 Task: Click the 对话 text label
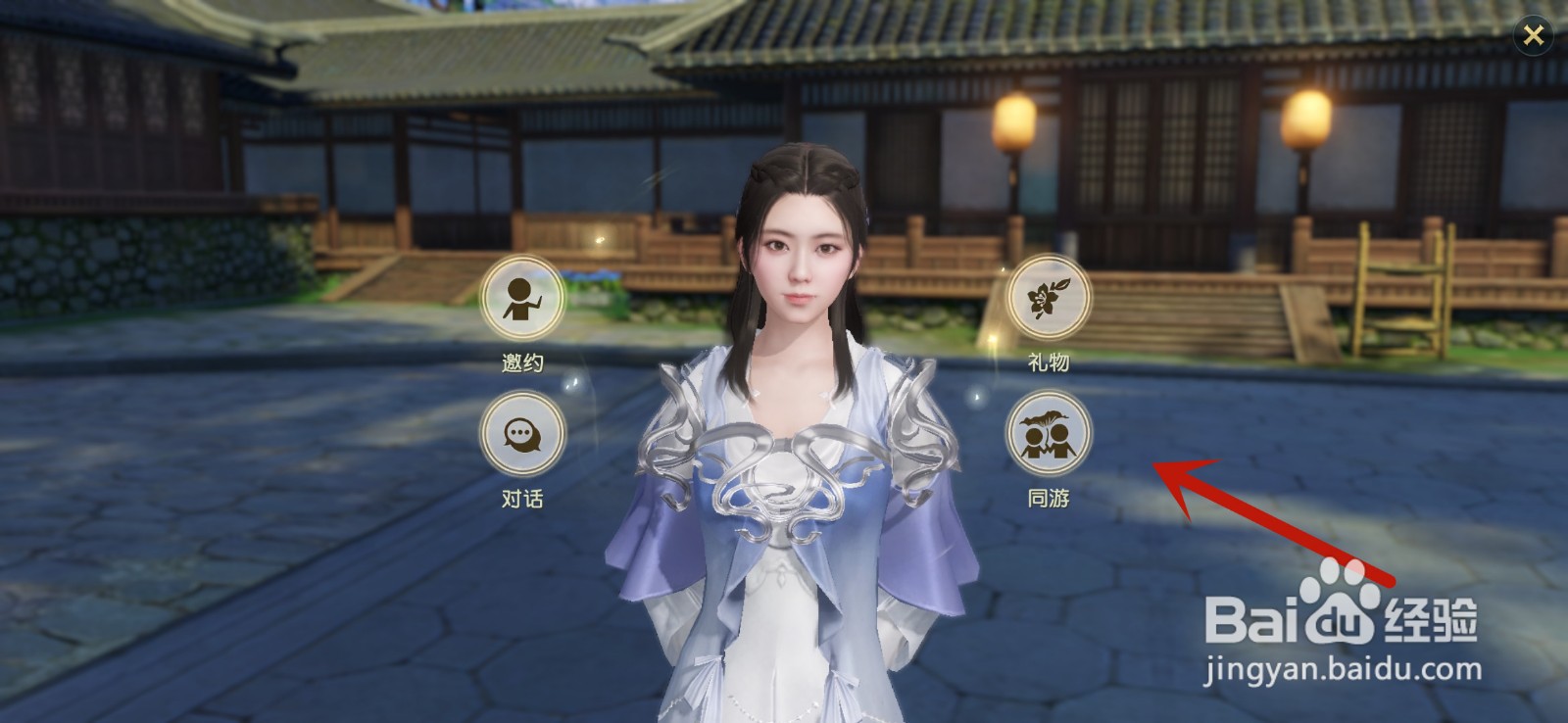[x=522, y=498]
